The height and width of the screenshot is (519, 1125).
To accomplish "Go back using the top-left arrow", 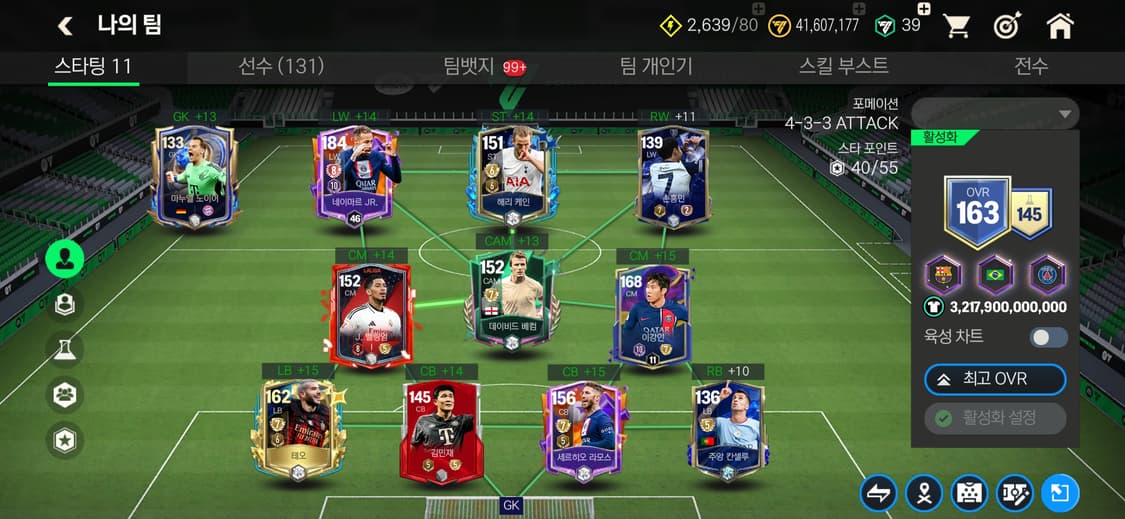I will [66, 26].
